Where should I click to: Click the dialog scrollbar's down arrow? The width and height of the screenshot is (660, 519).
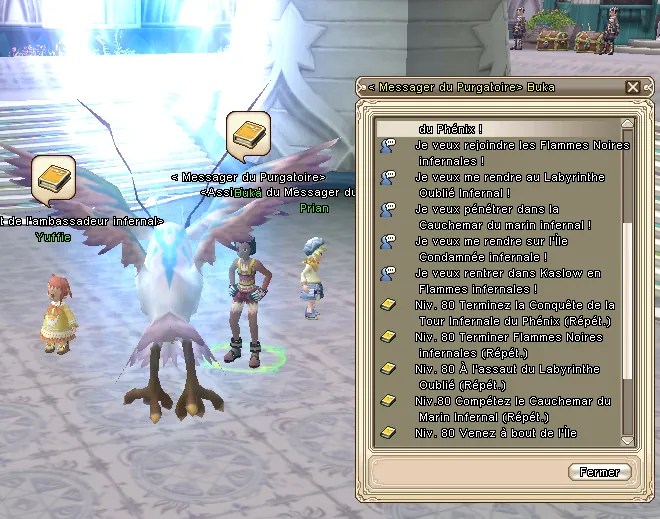tap(628, 439)
